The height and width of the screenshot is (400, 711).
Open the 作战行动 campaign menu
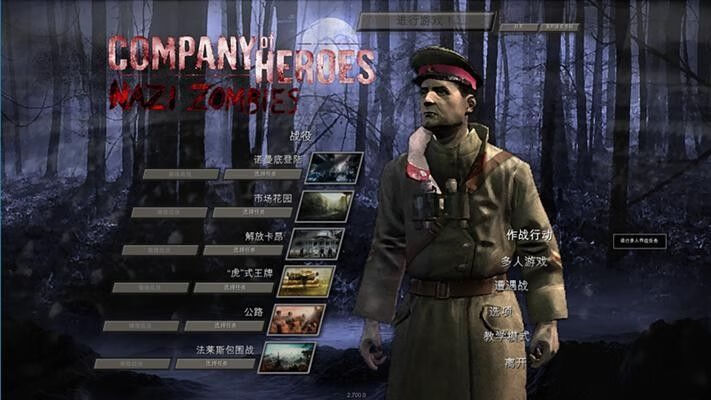[x=529, y=235]
